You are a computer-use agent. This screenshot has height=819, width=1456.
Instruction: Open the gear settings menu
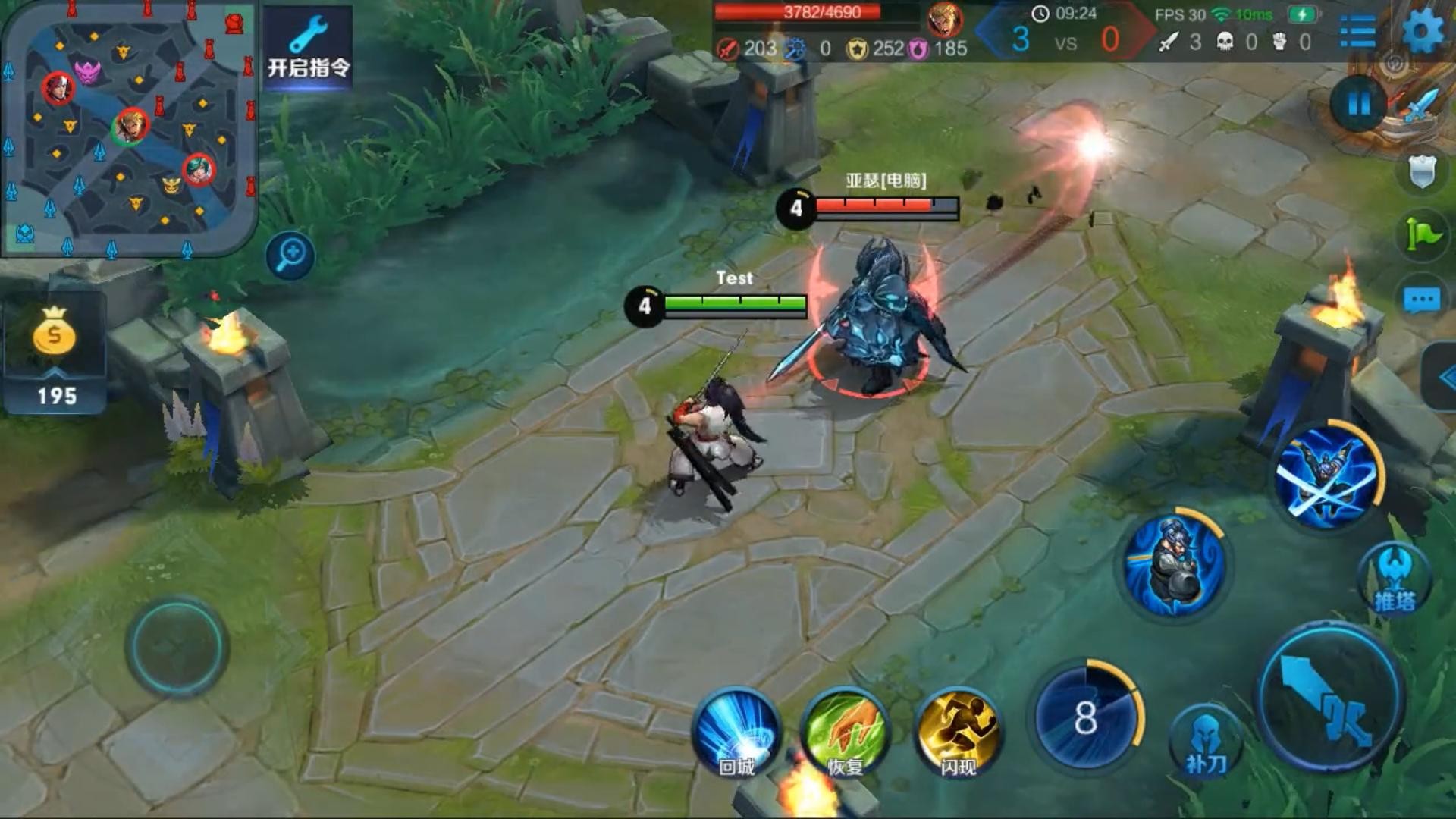1423,32
